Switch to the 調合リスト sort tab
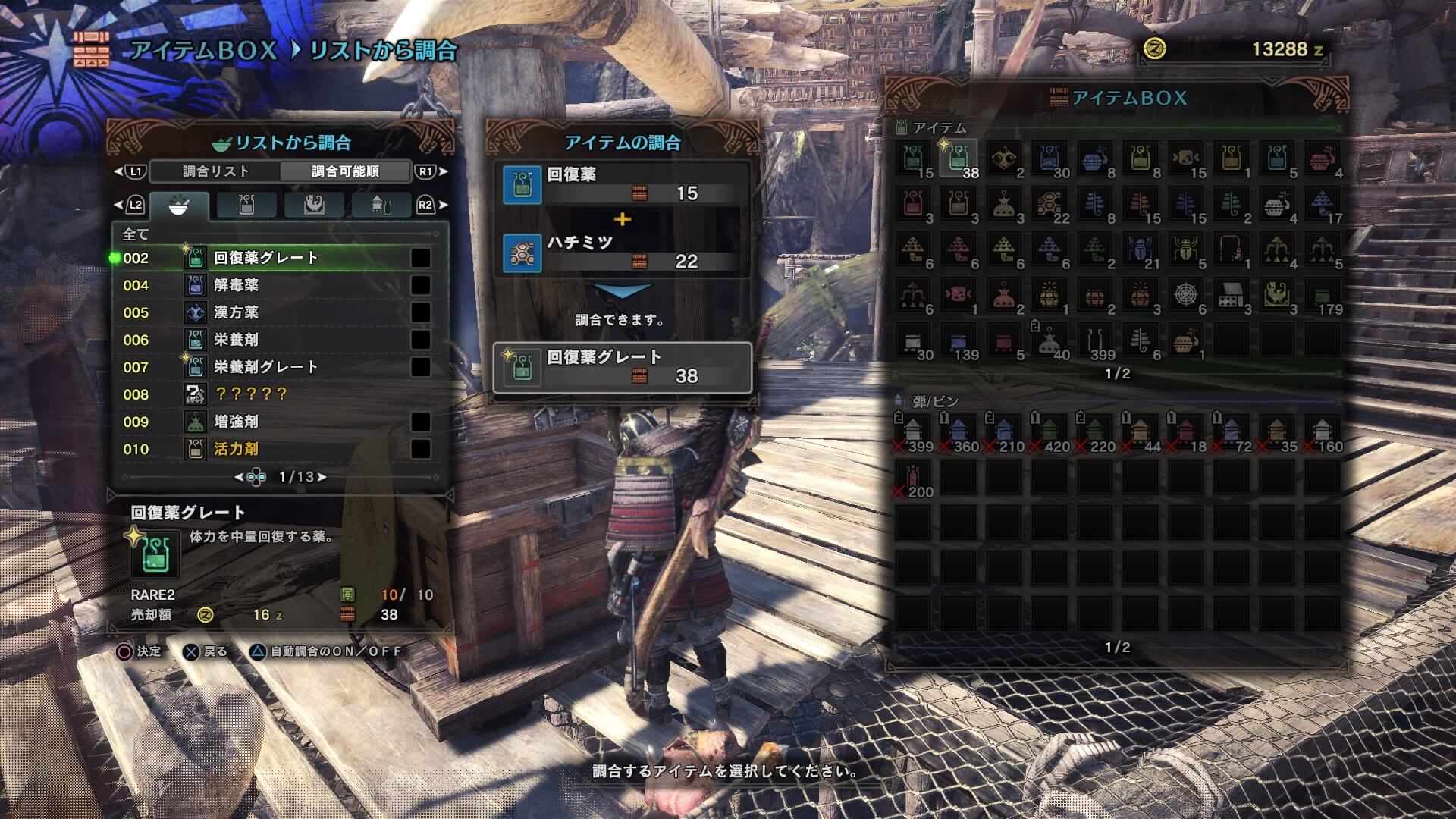This screenshot has width=1456, height=819. (215, 171)
